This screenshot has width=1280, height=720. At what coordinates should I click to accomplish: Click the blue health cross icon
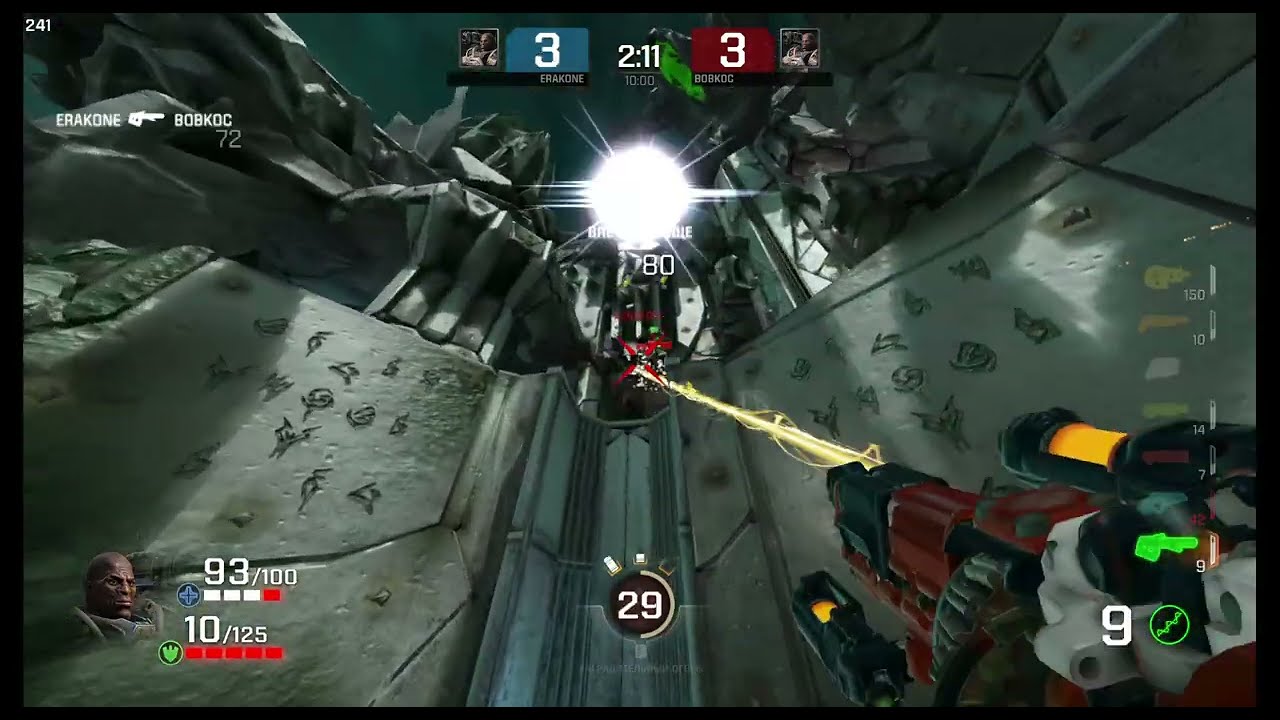tap(188, 596)
